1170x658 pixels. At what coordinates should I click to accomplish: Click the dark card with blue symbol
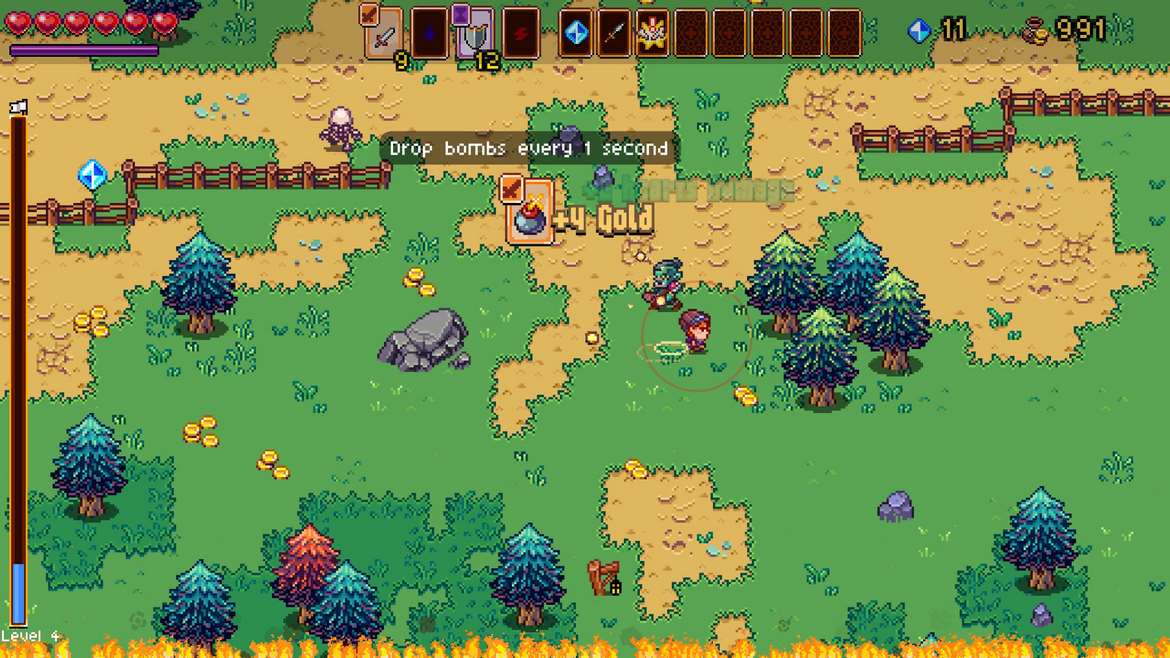click(x=429, y=33)
